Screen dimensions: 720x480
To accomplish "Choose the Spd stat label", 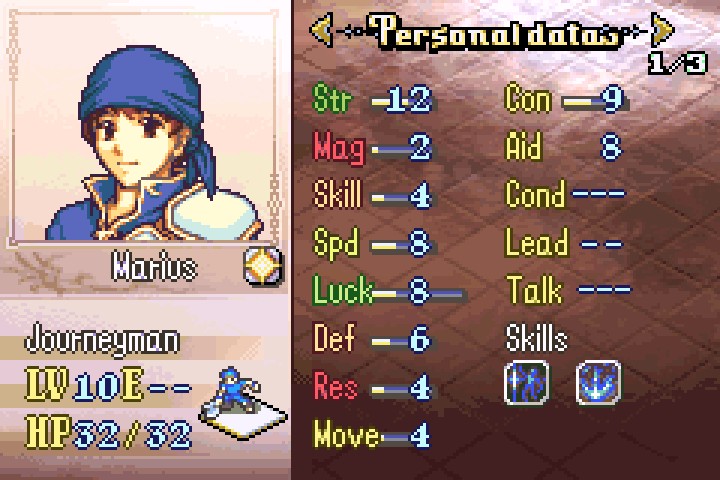I will point(335,243).
